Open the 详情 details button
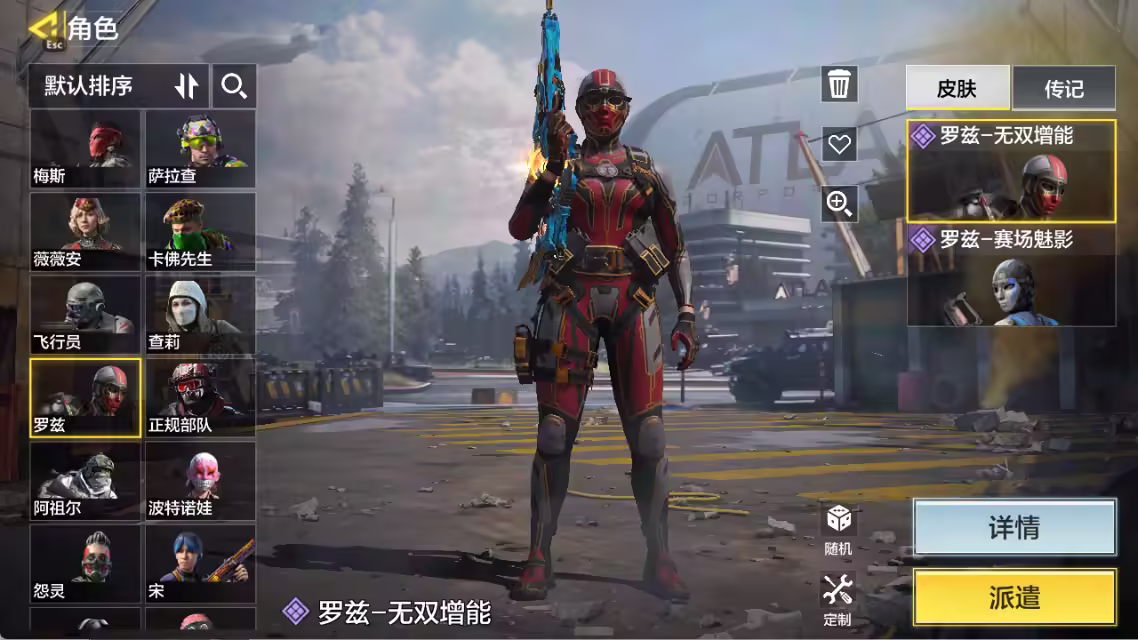This screenshot has height=640, width=1138. click(1014, 528)
